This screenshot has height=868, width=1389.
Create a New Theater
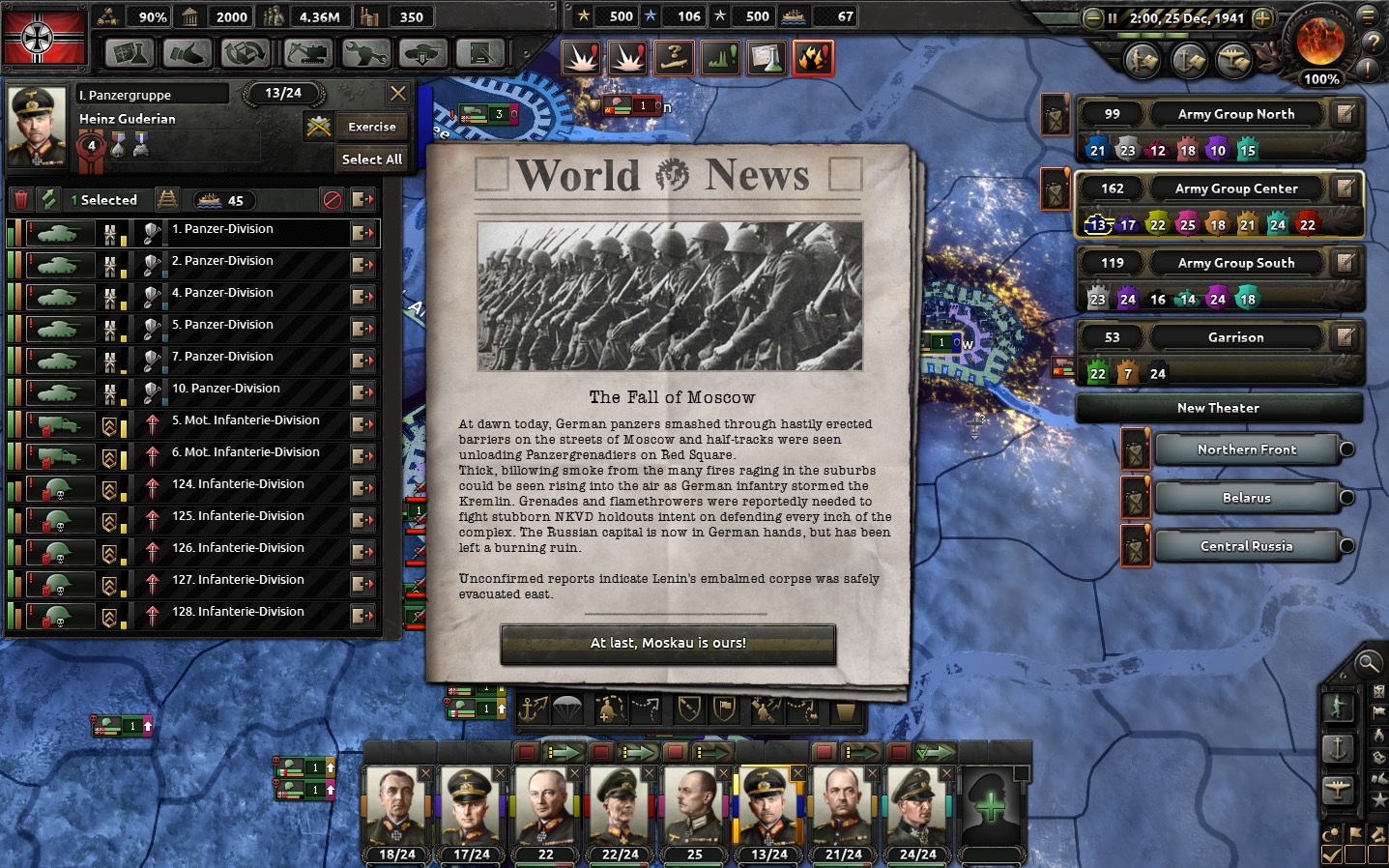tap(1218, 408)
